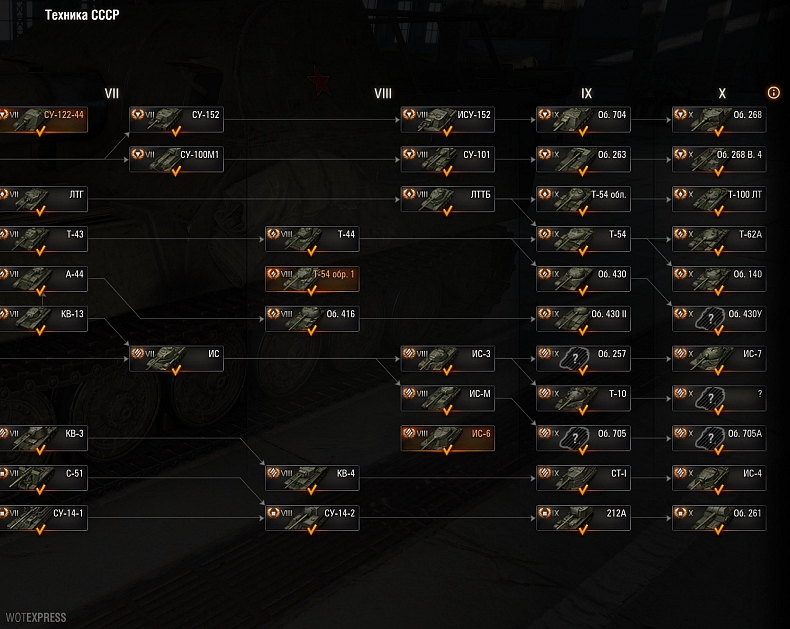Open the Т-44 medium tank node

pos(312,239)
